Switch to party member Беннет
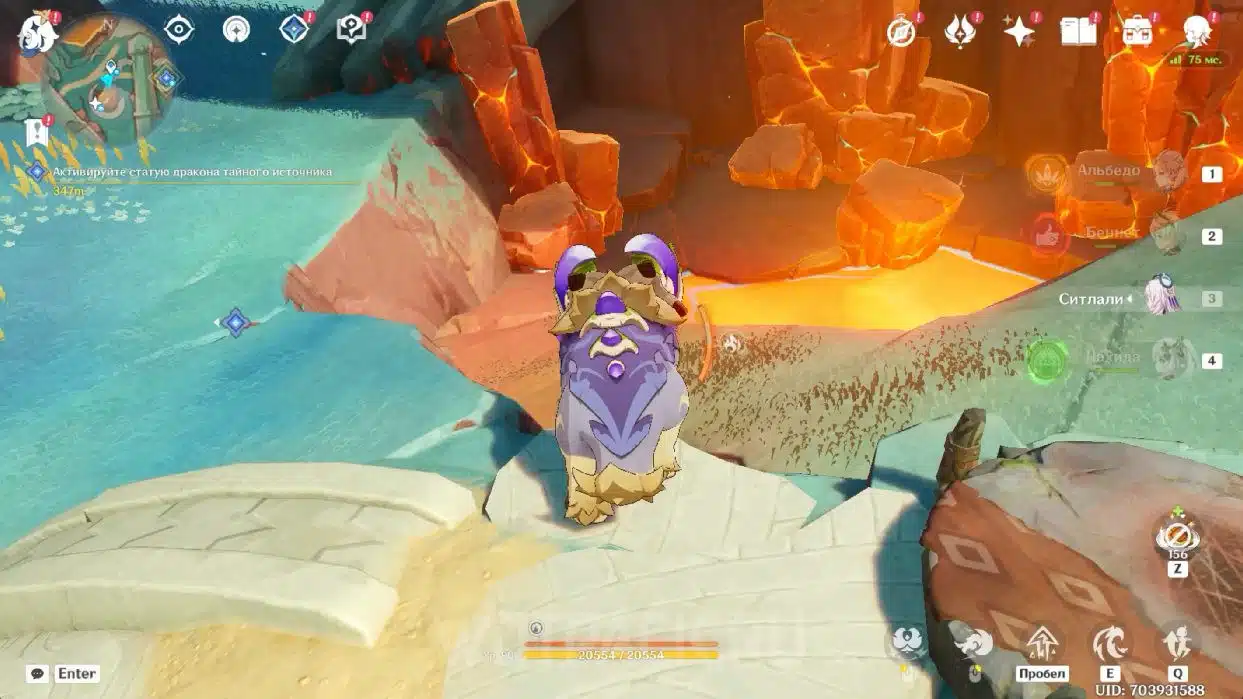This screenshot has width=1243, height=699. click(x=1166, y=235)
